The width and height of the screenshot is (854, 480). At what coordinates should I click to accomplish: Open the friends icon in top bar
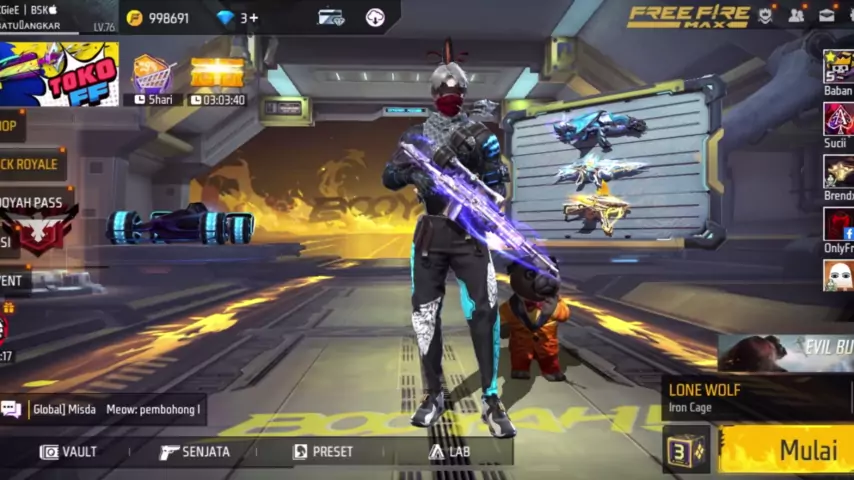point(796,15)
